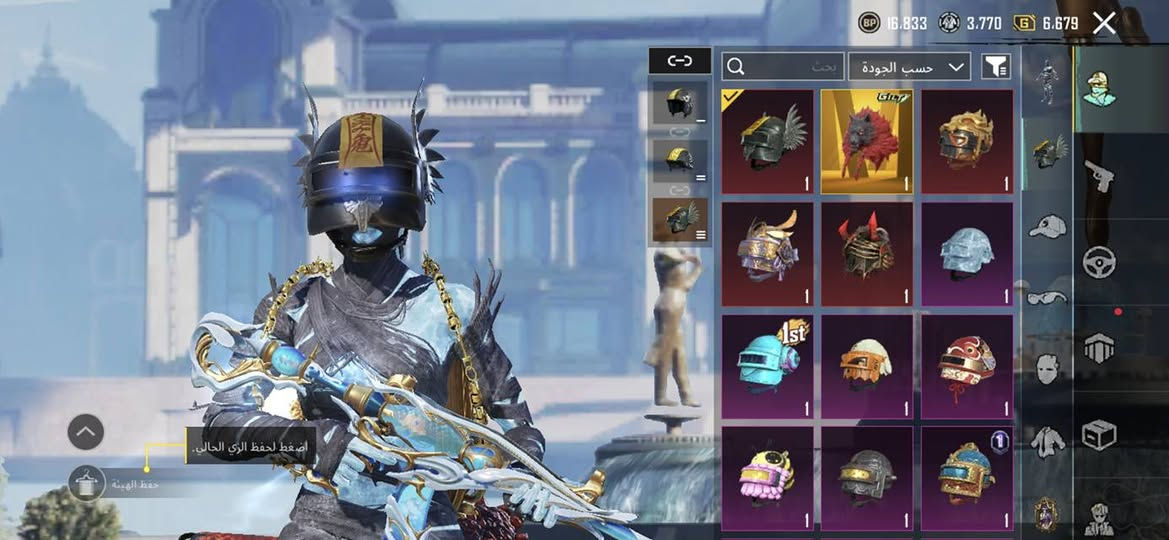Open the sort-by-quality dropdown
This screenshot has height=540, width=1169.
coord(909,67)
